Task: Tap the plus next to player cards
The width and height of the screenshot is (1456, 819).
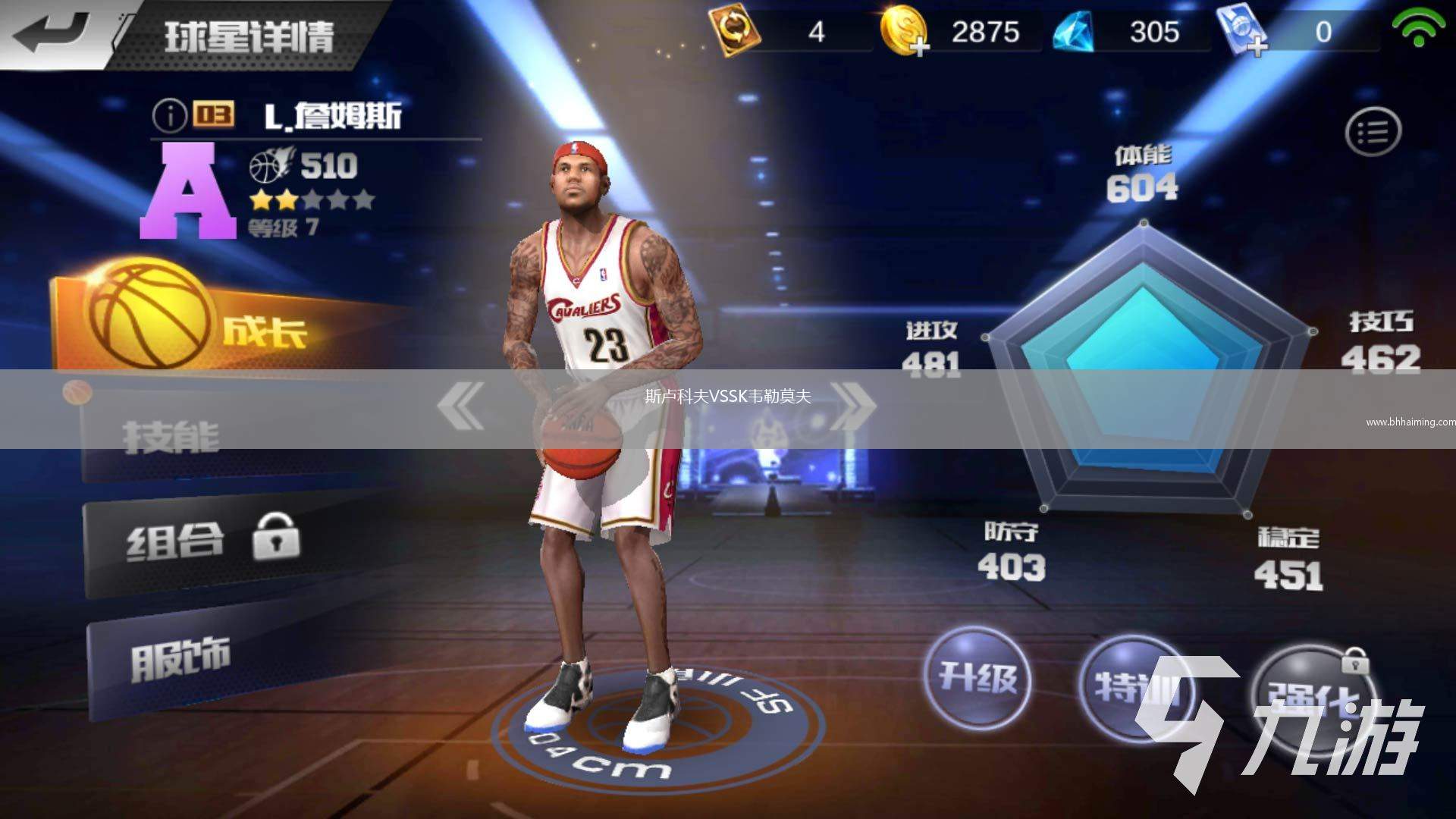Action: point(1257,45)
